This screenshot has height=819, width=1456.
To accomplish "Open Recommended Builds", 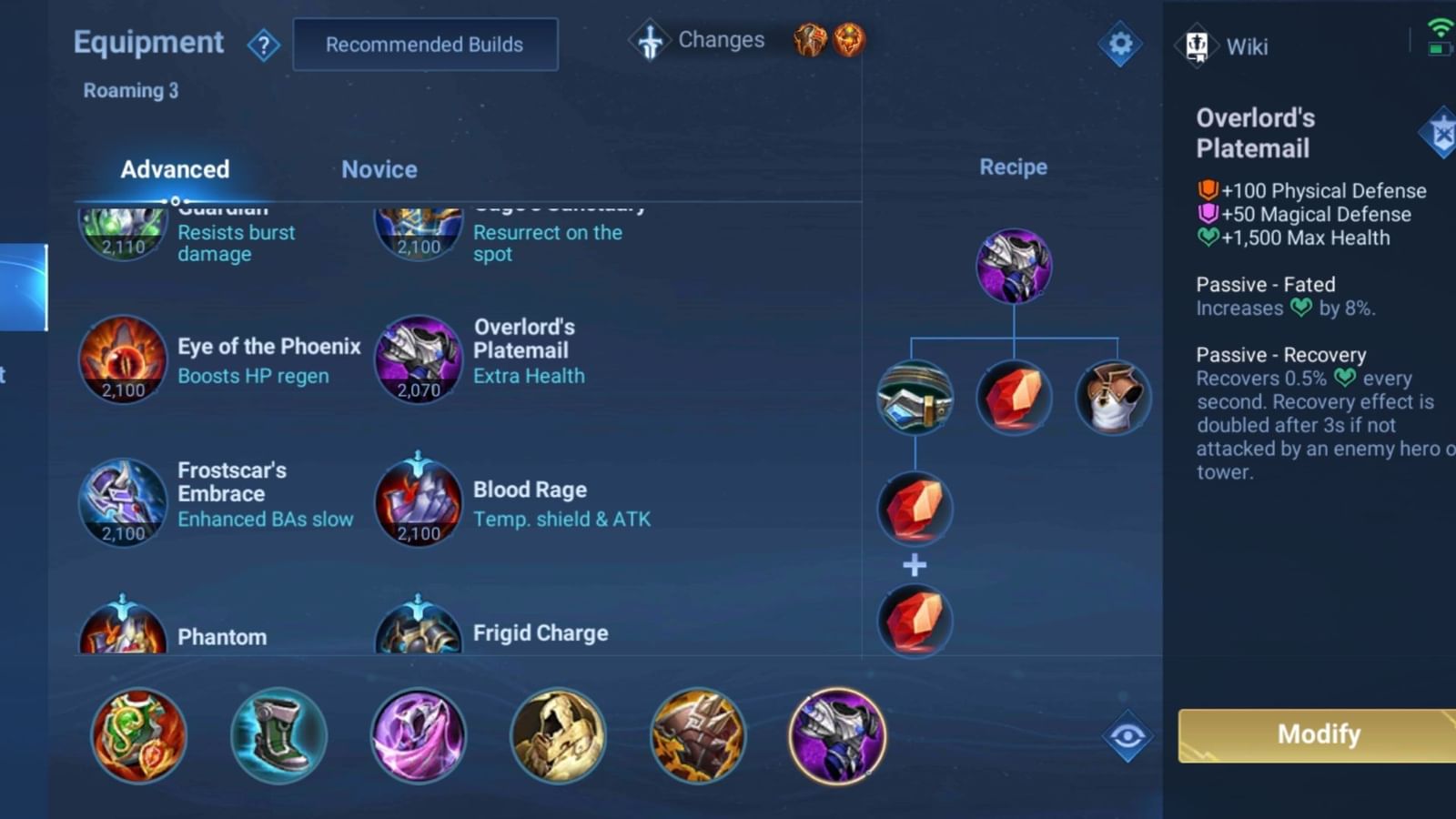I will [x=425, y=44].
